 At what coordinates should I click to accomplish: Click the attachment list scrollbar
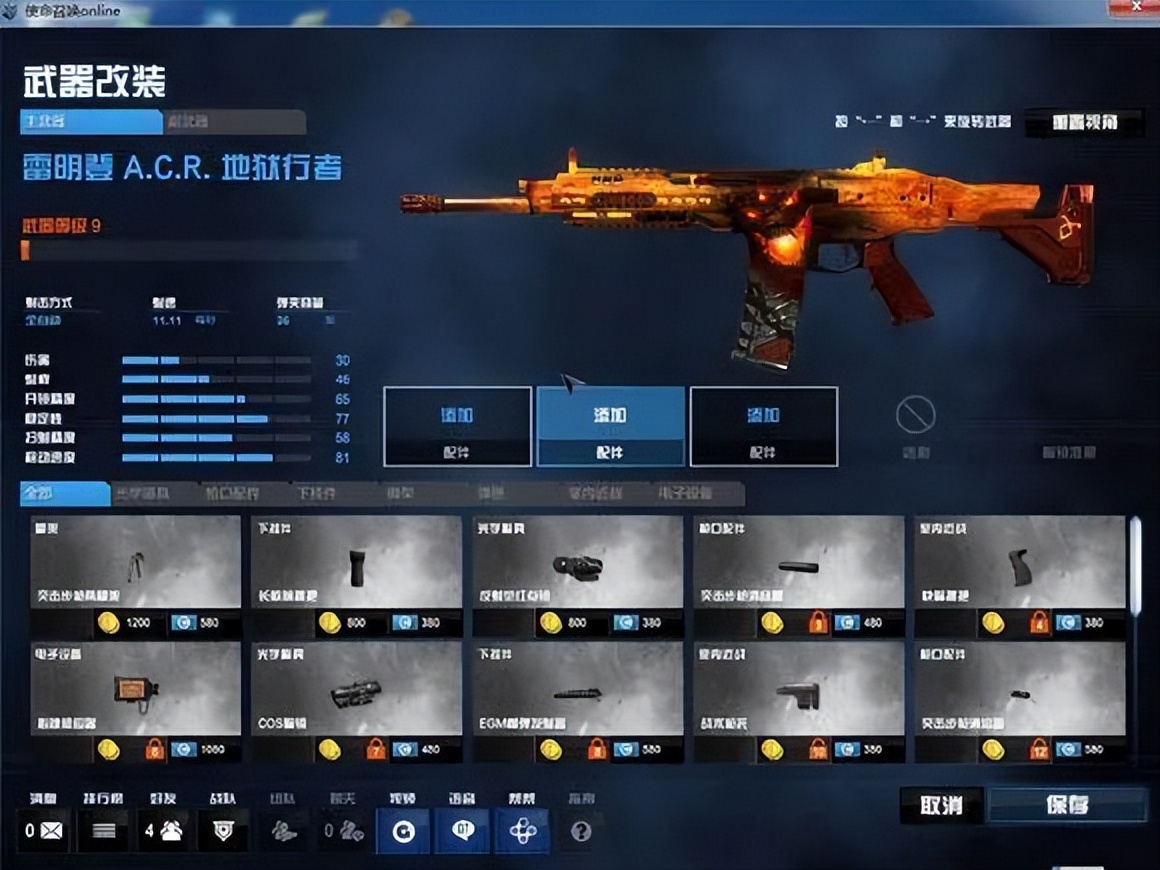click(1135, 565)
